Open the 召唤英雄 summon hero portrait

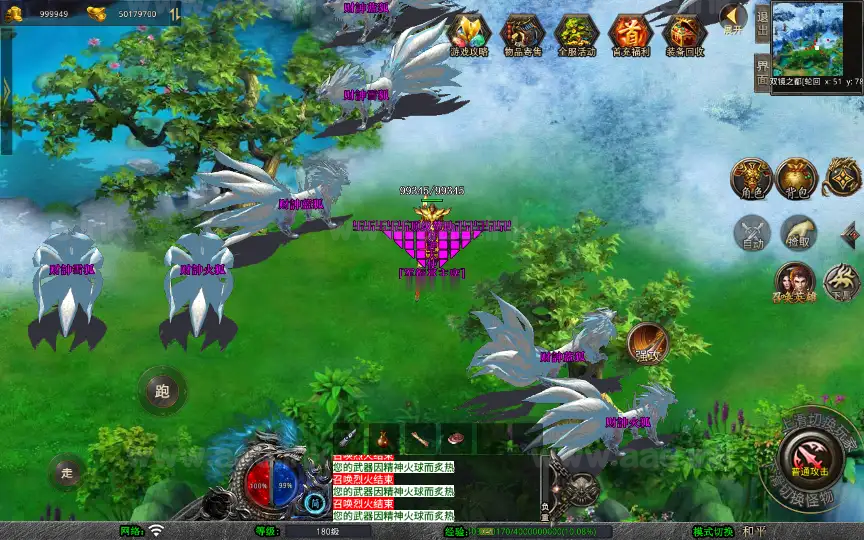(x=795, y=283)
